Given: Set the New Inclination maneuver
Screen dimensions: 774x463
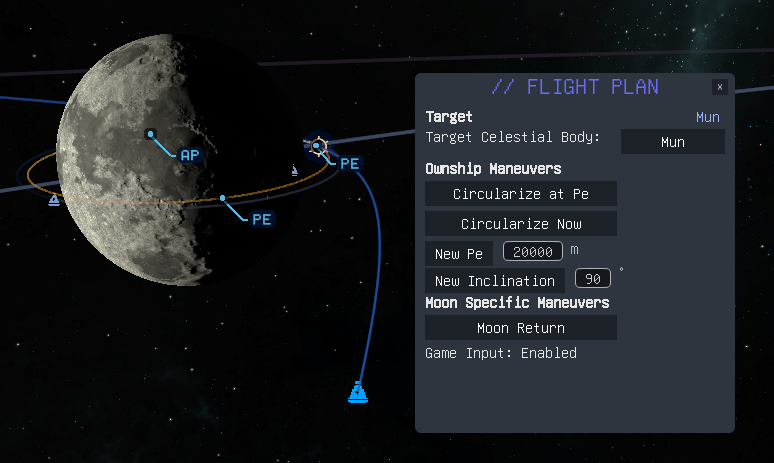Looking at the screenshot, I should (x=495, y=281).
